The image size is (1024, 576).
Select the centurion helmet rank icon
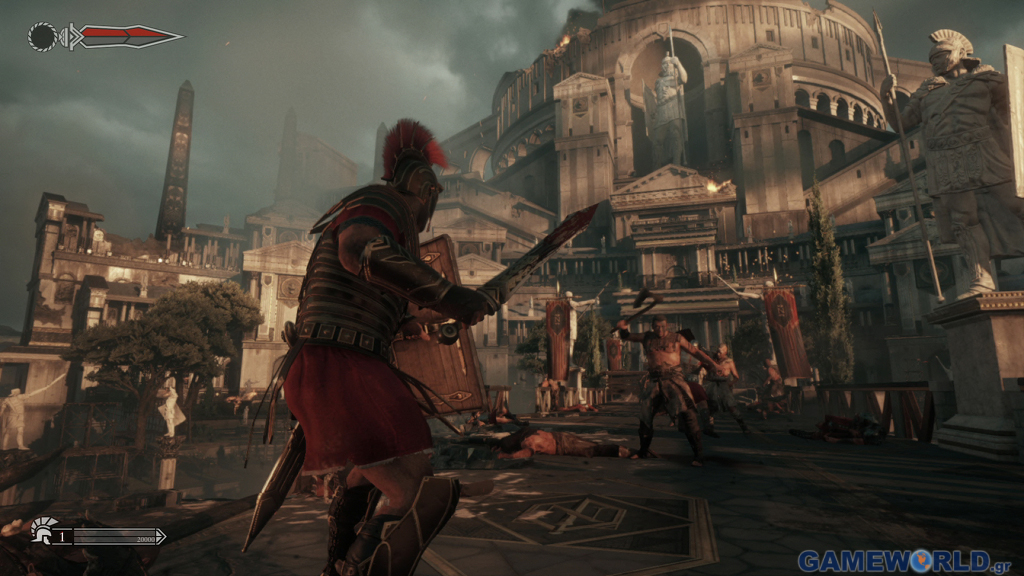click(43, 529)
